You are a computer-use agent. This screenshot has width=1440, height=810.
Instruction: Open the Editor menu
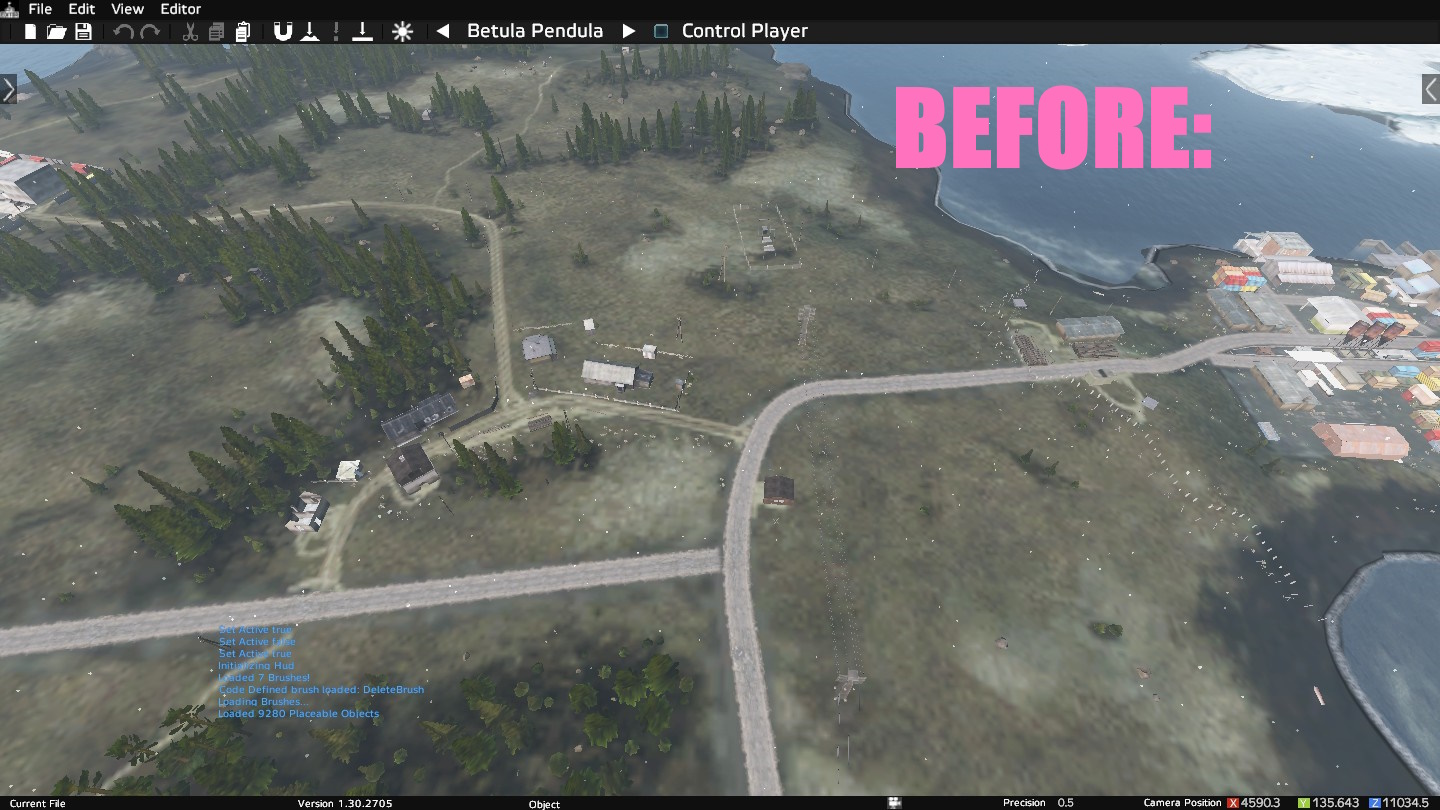click(x=180, y=9)
